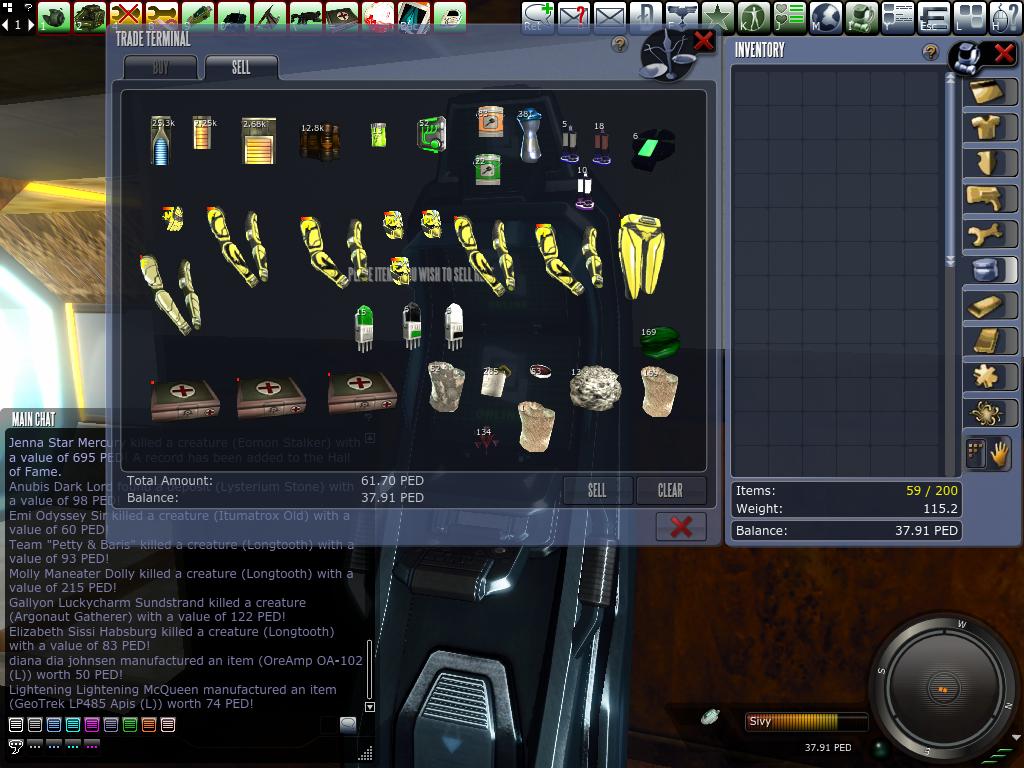Open the gold ingot materials tab
The image size is (1024, 768).
pos(989,306)
